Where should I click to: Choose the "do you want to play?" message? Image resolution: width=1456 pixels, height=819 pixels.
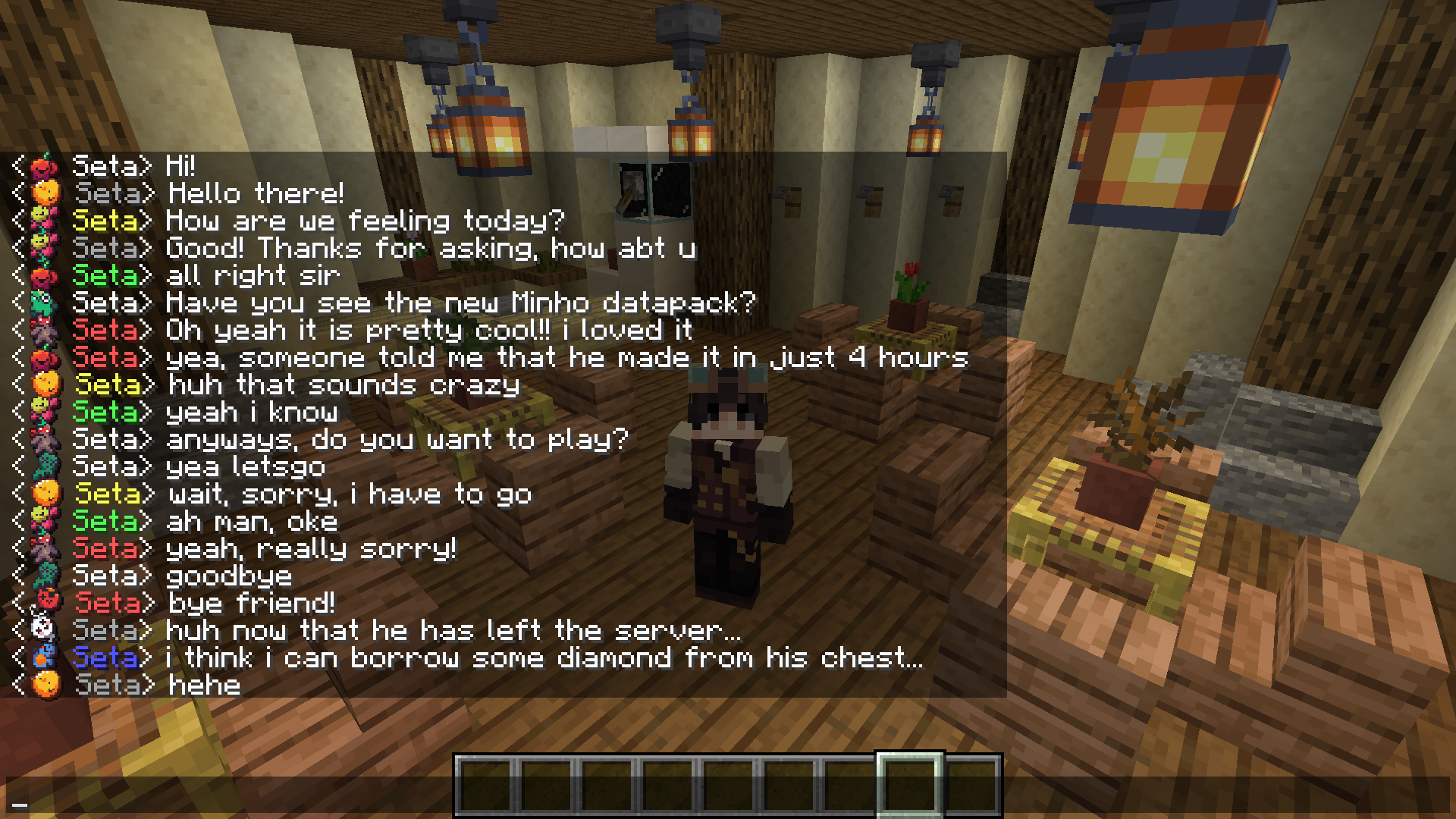pyautogui.click(x=397, y=439)
